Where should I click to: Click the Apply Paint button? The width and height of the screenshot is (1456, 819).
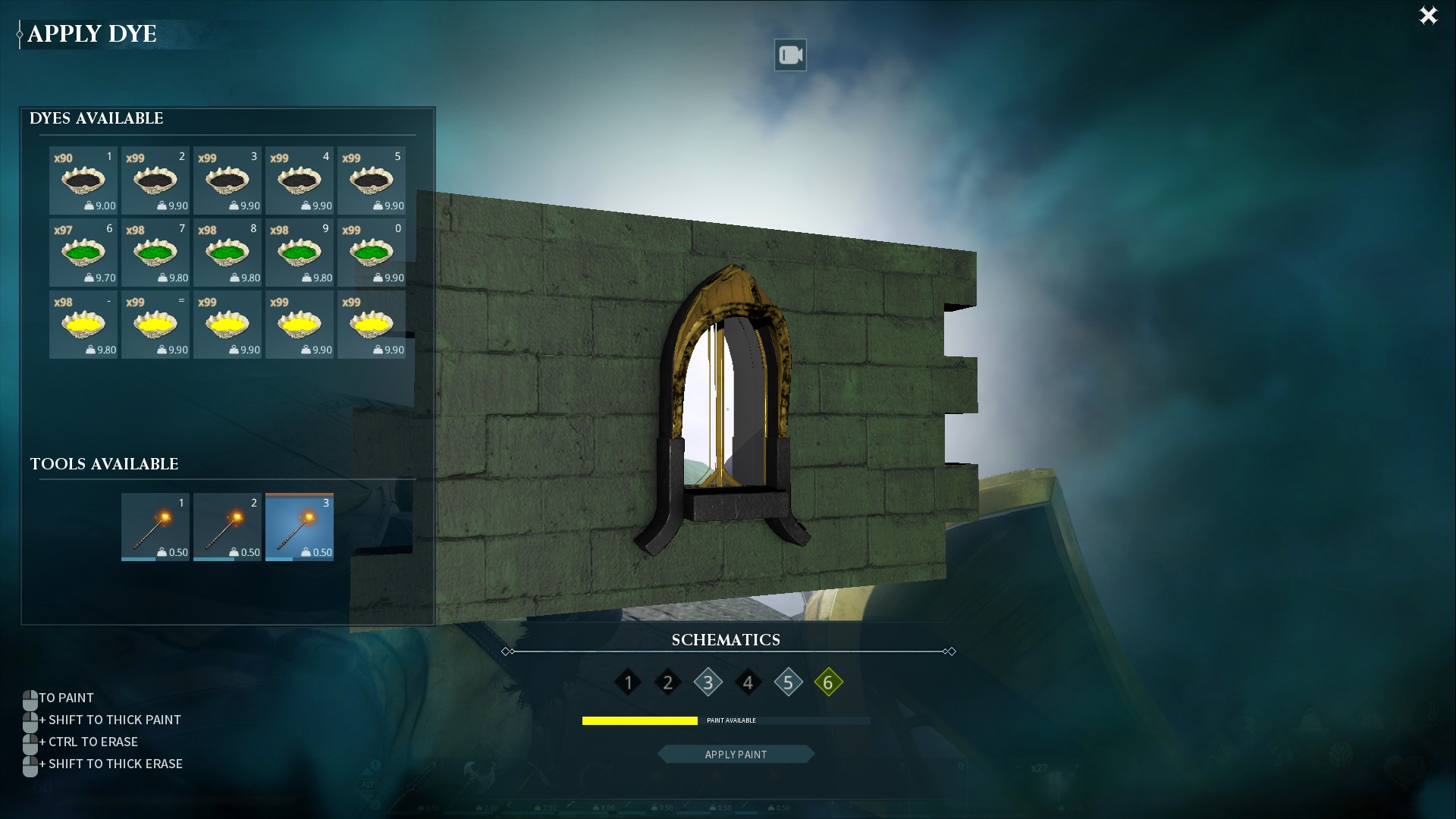pyautogui.click(x=736, y=755)
